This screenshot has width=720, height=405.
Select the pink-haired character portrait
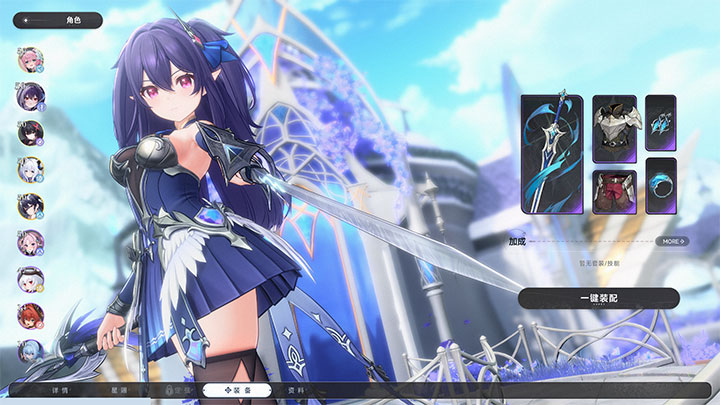tap(30, 59)
